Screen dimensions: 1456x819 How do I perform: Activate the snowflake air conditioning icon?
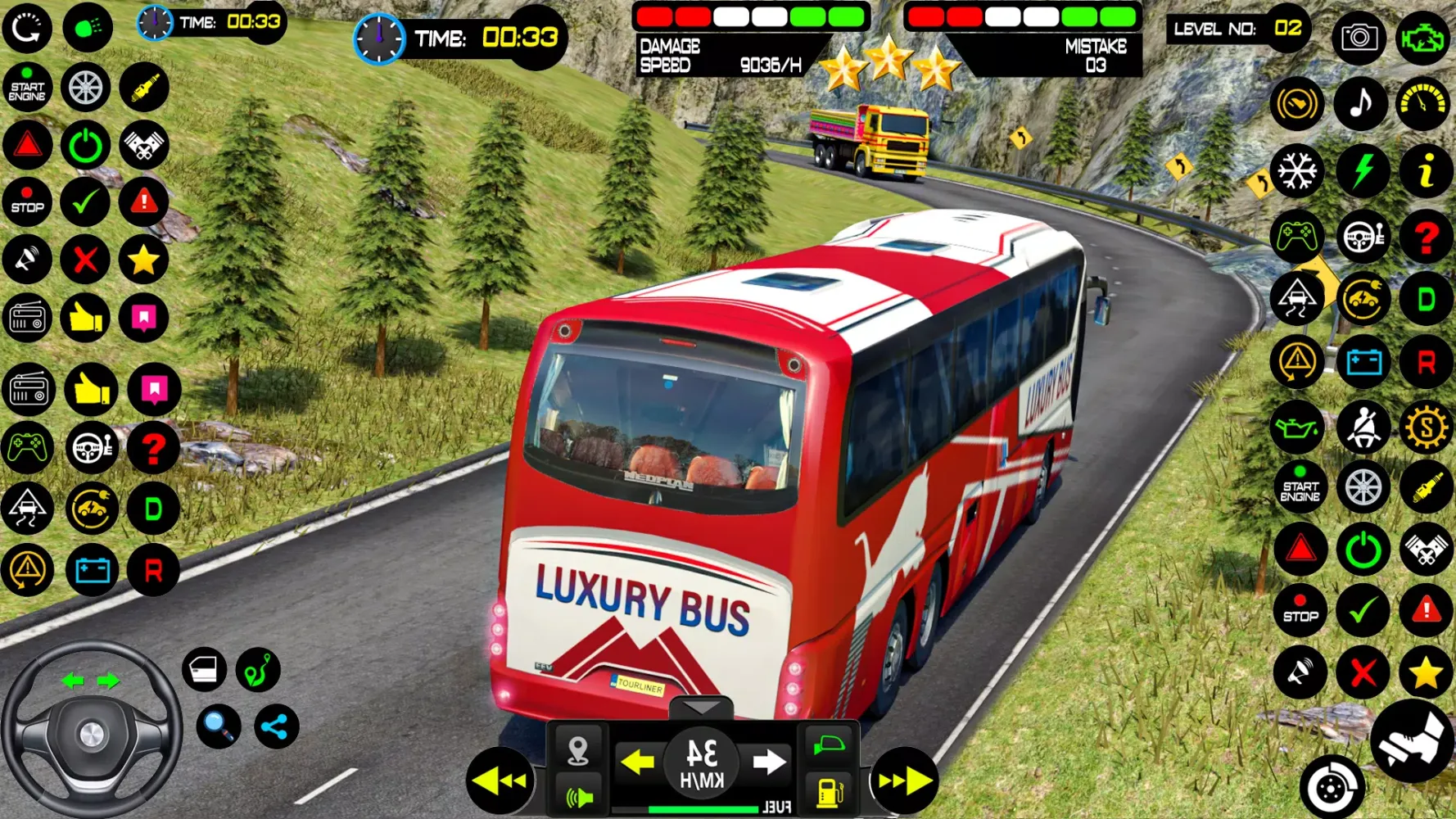click(1297, 171)
